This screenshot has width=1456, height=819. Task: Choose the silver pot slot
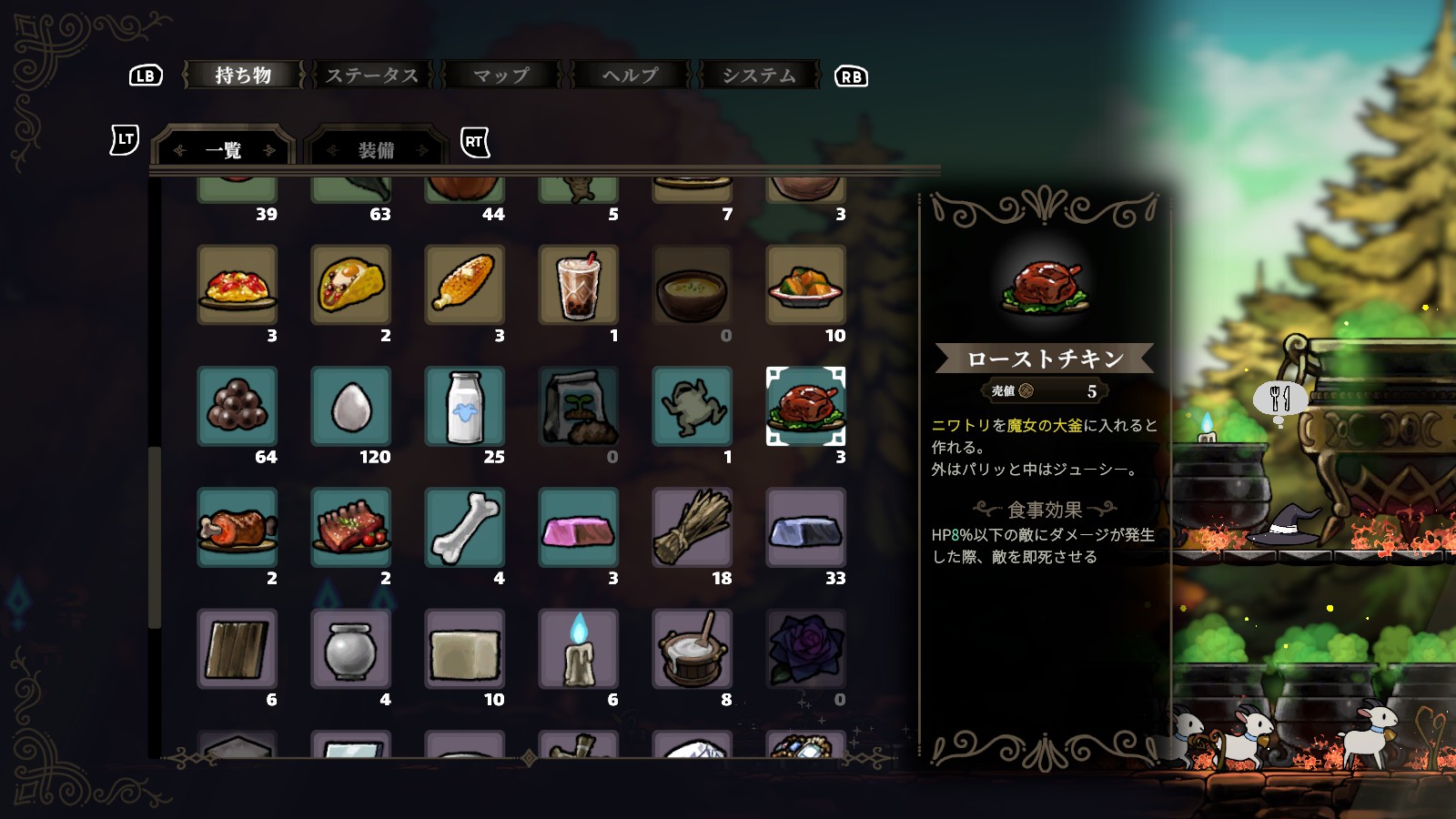pos(350,649)
